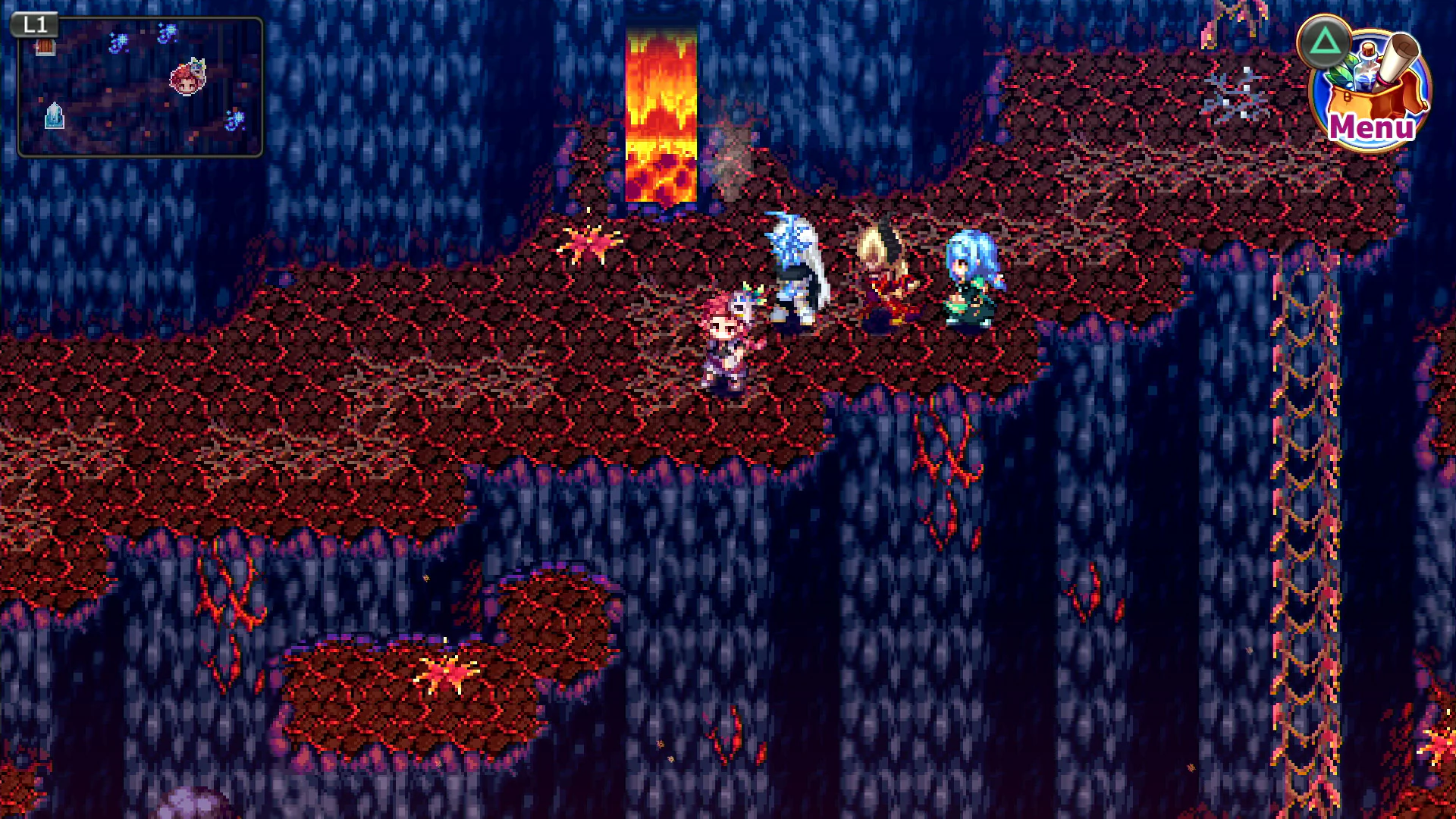Select the wooden door icon on the minimap
Image resolution: width=1456 pixels, height=819 pixels.
pos(45,47)
